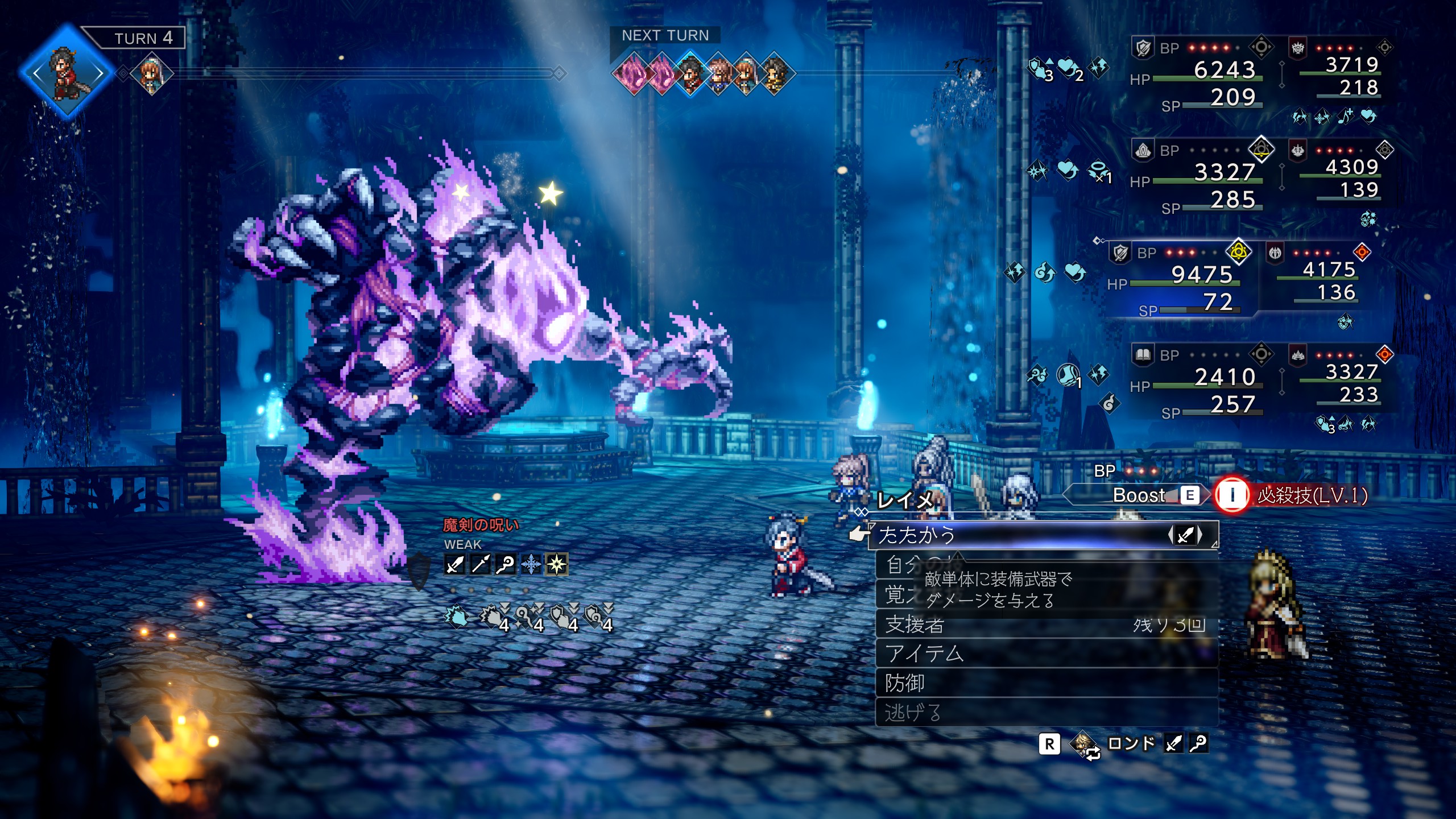Activate the Boost button

point(1137,495)
